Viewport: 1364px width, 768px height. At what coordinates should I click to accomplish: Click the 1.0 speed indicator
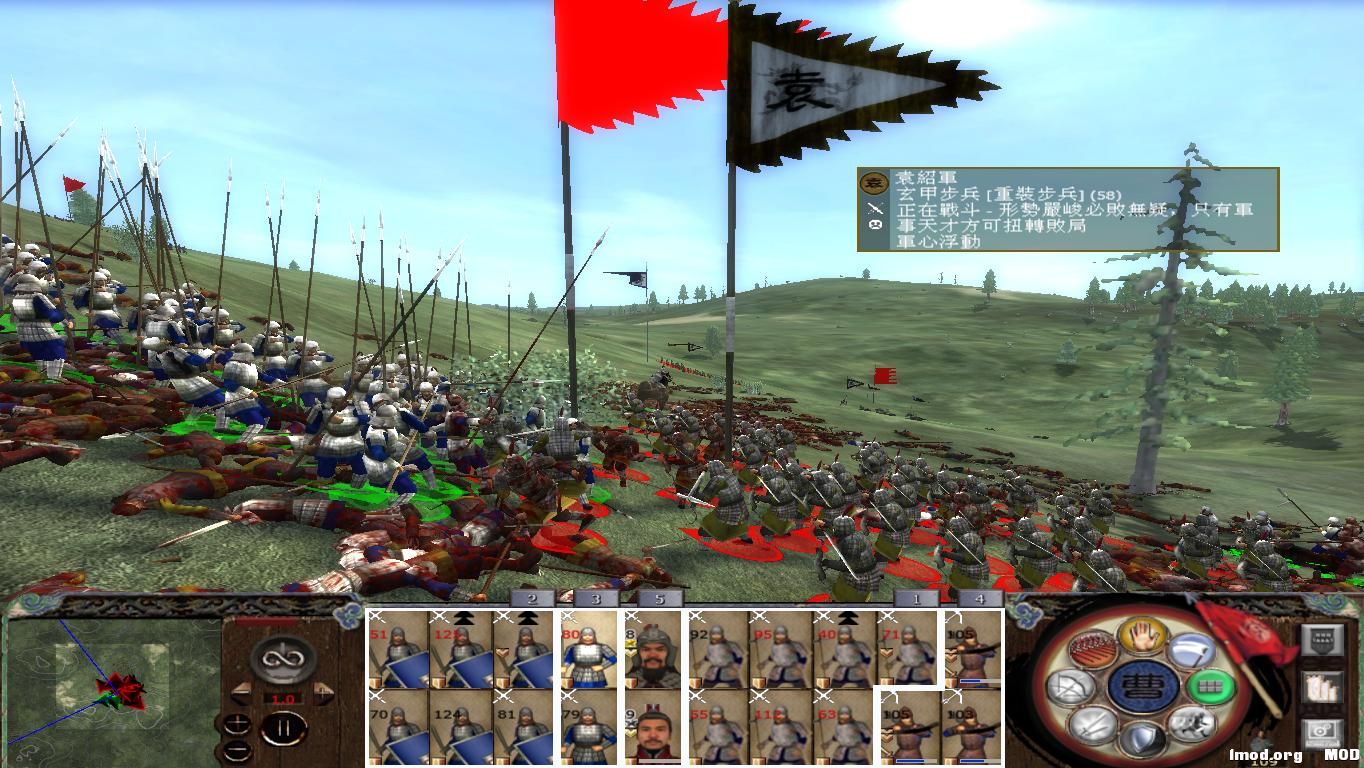coord(283,697)
